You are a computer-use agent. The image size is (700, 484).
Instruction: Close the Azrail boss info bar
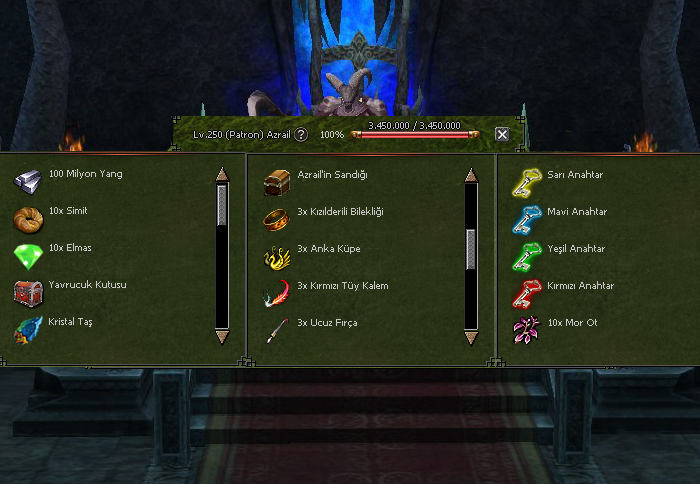(502, 134)
